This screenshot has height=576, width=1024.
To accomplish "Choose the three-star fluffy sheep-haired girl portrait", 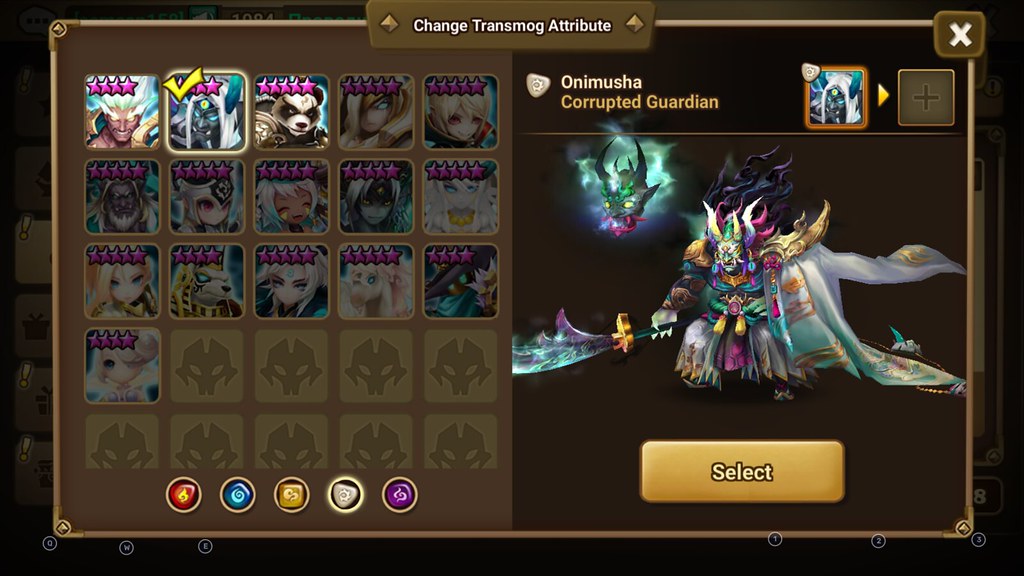I will (123, 366).
